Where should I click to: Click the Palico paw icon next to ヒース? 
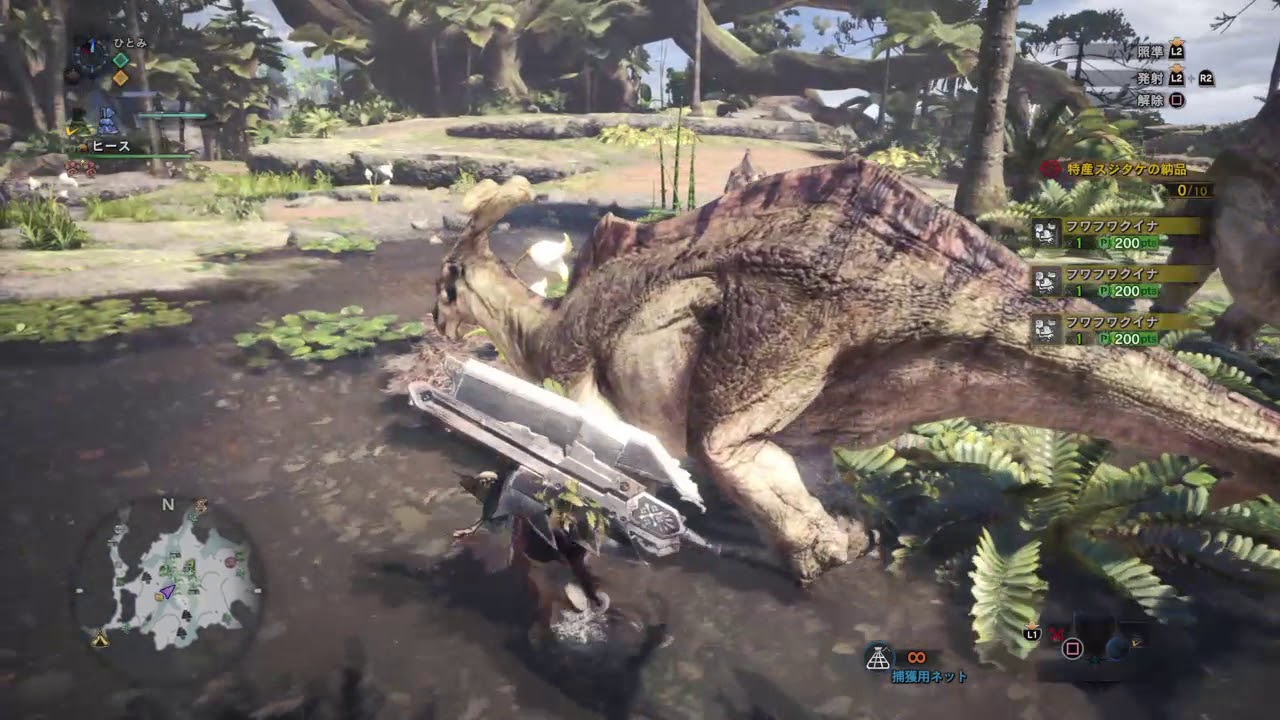[82, 147]
